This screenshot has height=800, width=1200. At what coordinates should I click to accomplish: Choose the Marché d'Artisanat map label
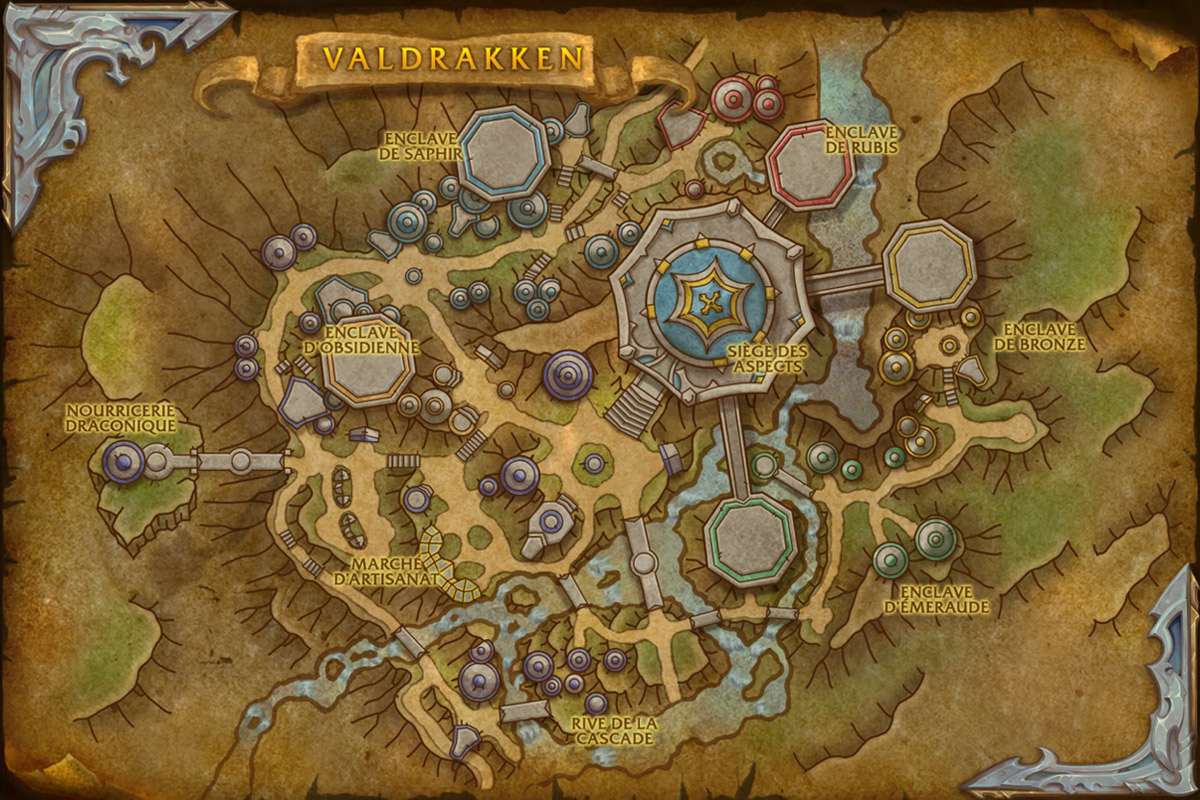(x=389, y=569)
